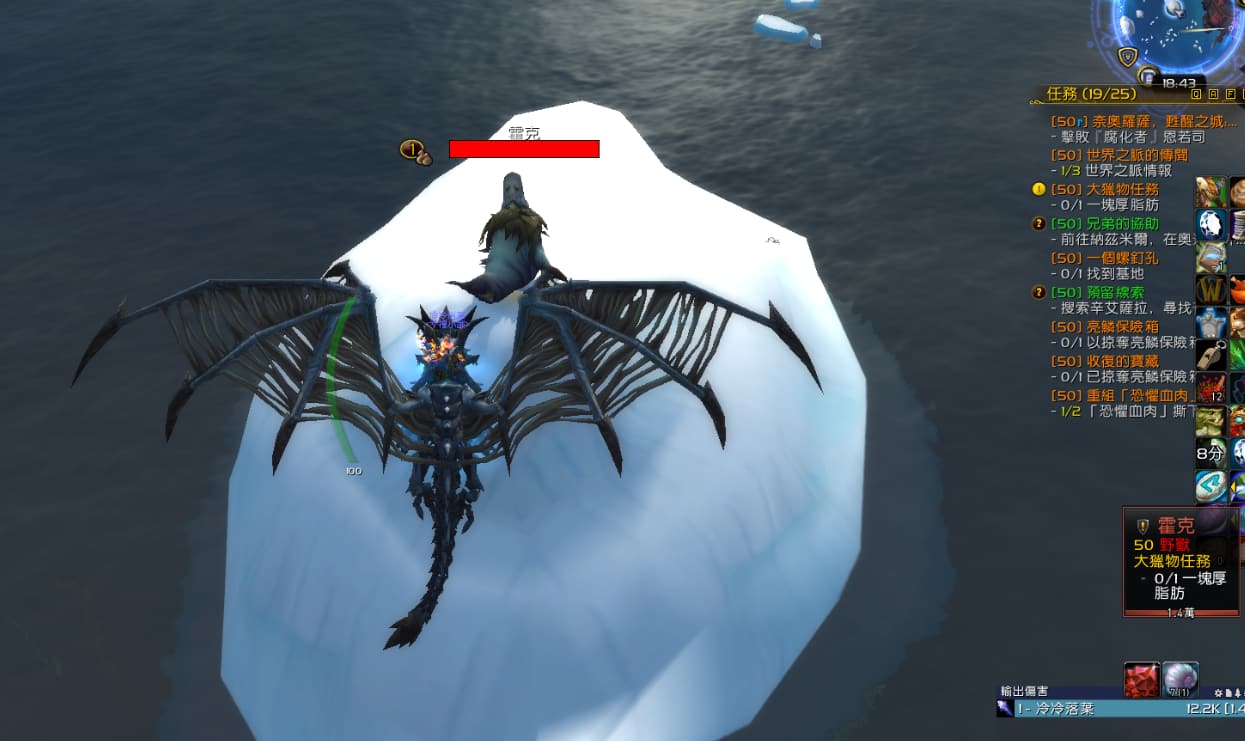Click the time display under the minimap
The image size is (1245, 741).
[x=1179, y=83]
